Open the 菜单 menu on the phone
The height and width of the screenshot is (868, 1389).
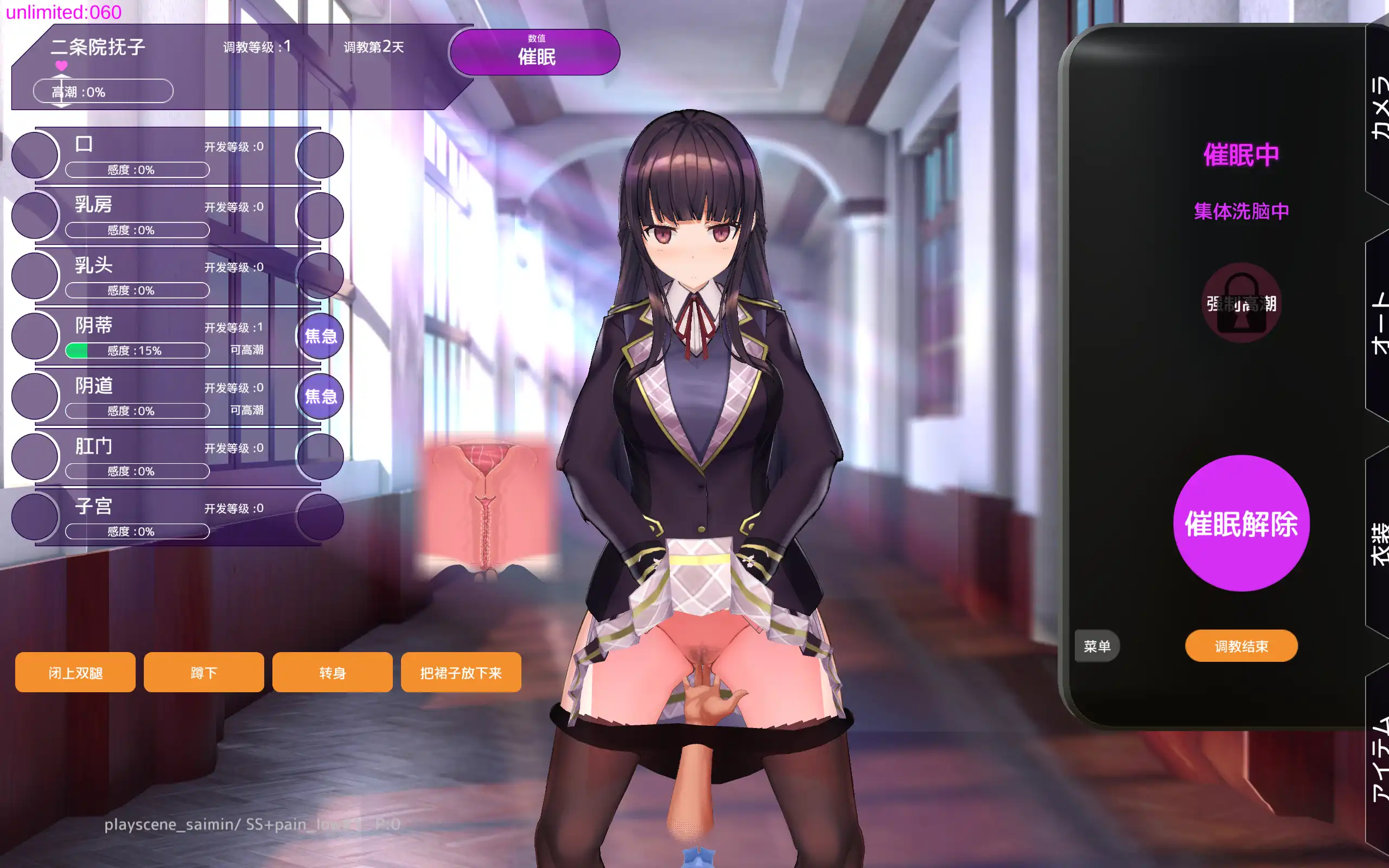click(1096, 646)
